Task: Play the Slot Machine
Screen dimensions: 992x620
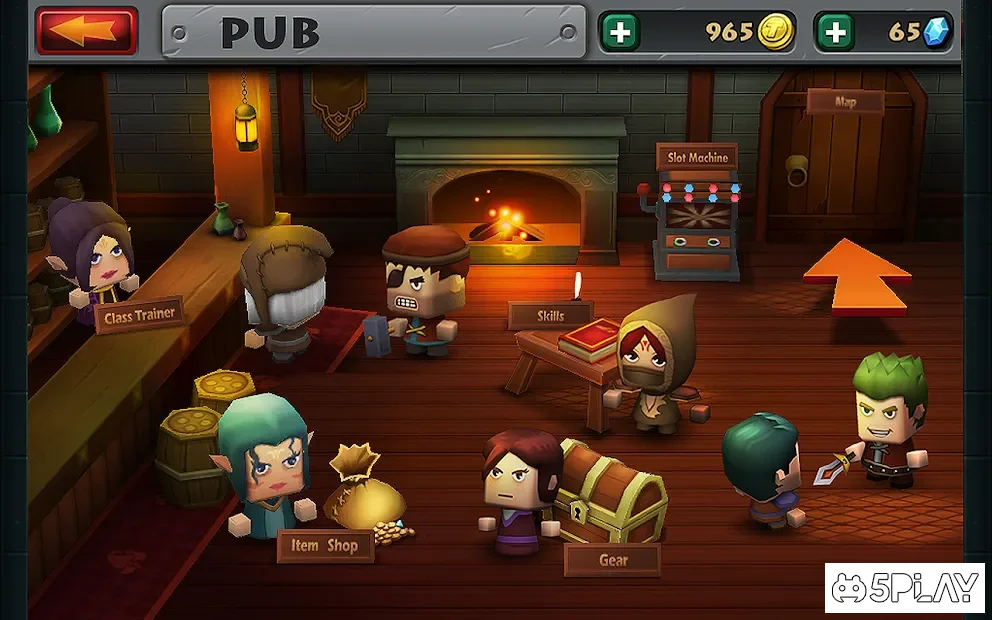Action: point(697,158)
